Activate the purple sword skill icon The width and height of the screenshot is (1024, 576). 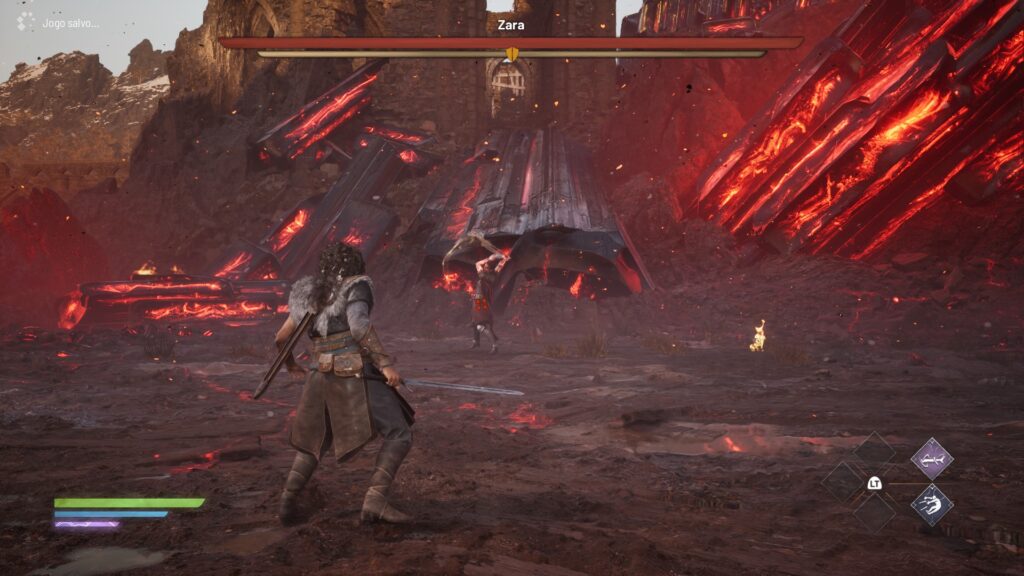point(931,459)
